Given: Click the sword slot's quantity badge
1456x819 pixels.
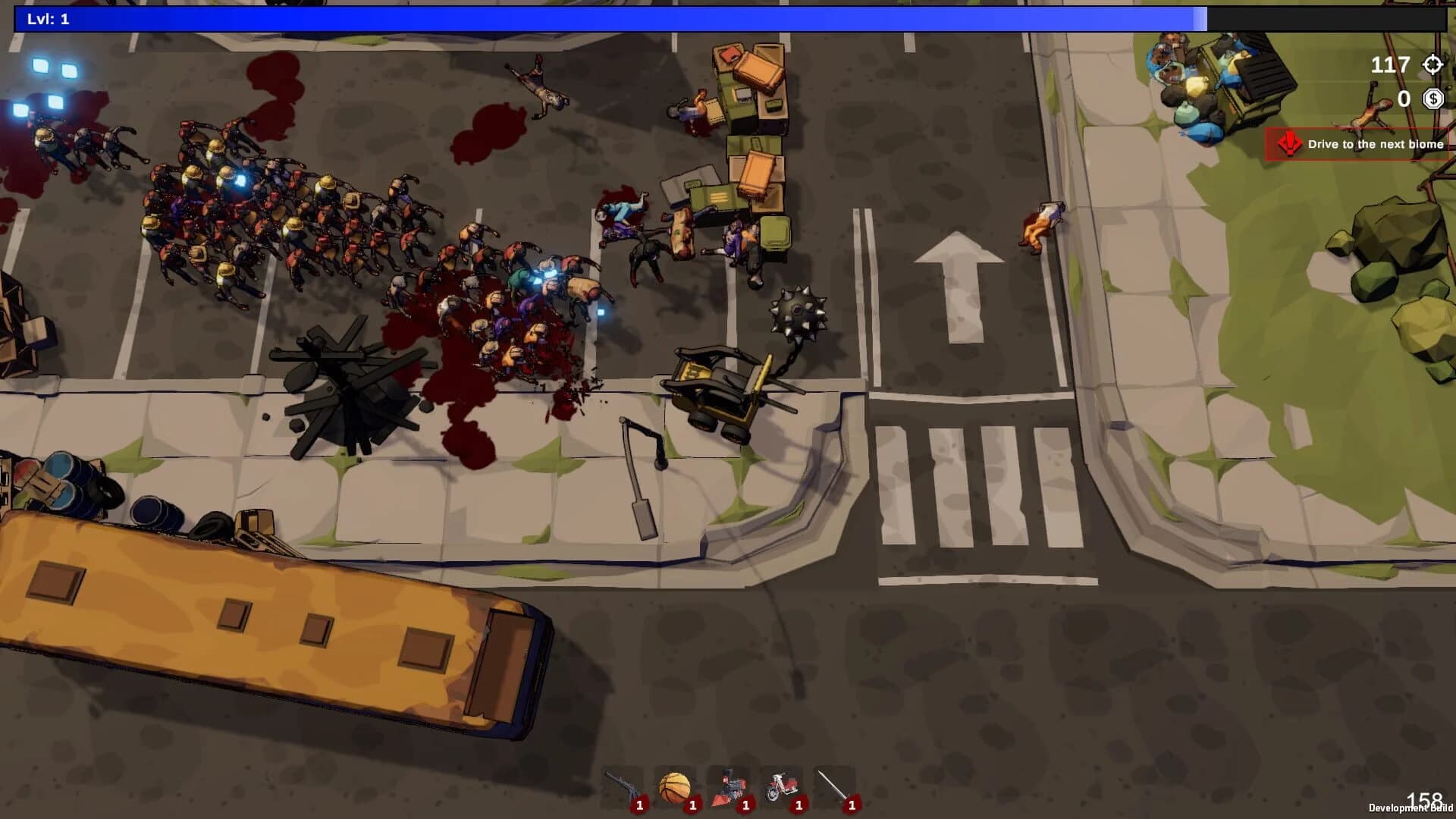Looking at the screenshot, I should click(851, 805).
